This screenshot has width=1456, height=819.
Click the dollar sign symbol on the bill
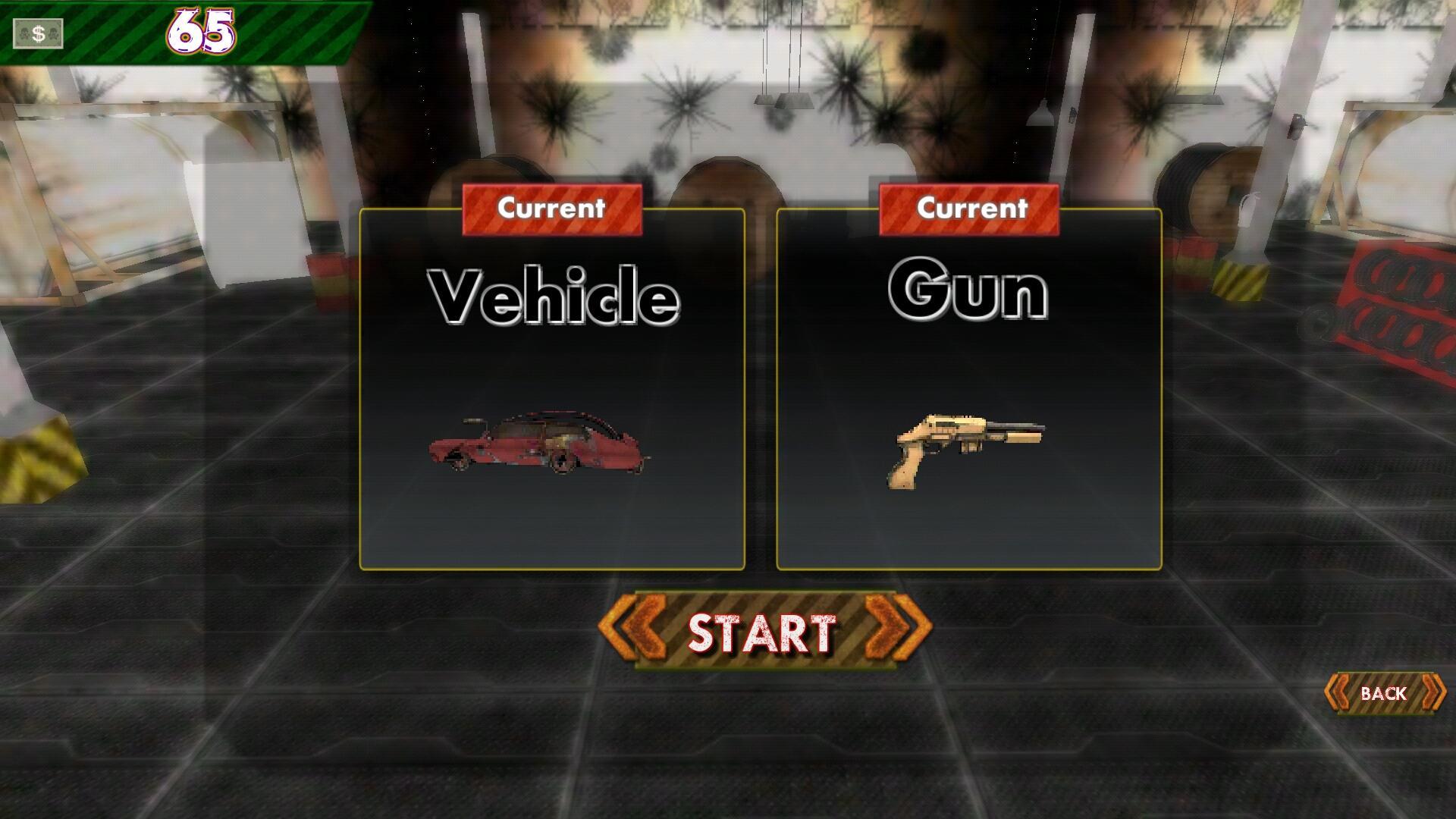[41, 33]
